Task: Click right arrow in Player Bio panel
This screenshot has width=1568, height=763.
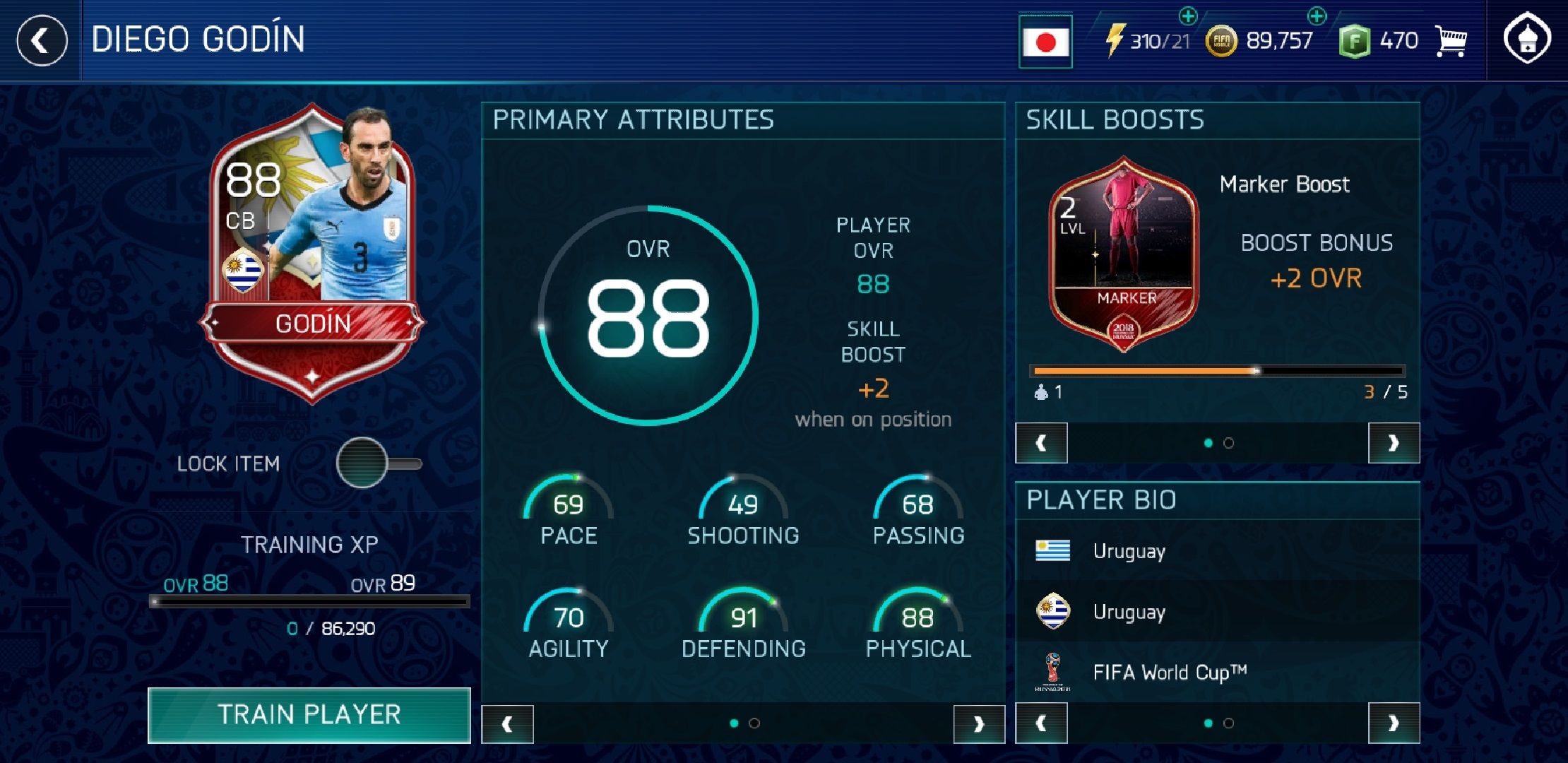Action: point(1394,724)
